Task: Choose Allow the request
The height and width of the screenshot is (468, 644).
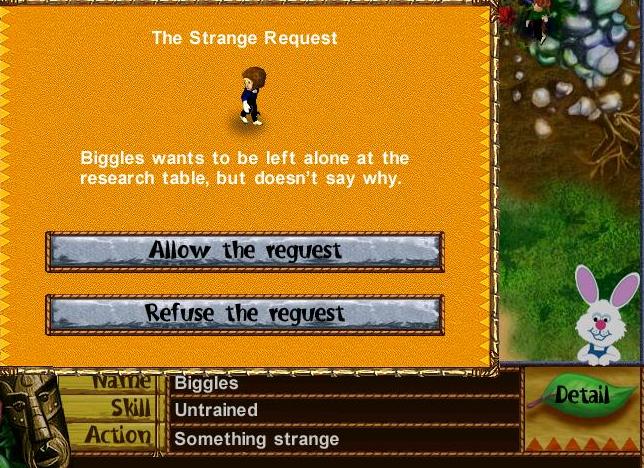Action: point(245,251)
